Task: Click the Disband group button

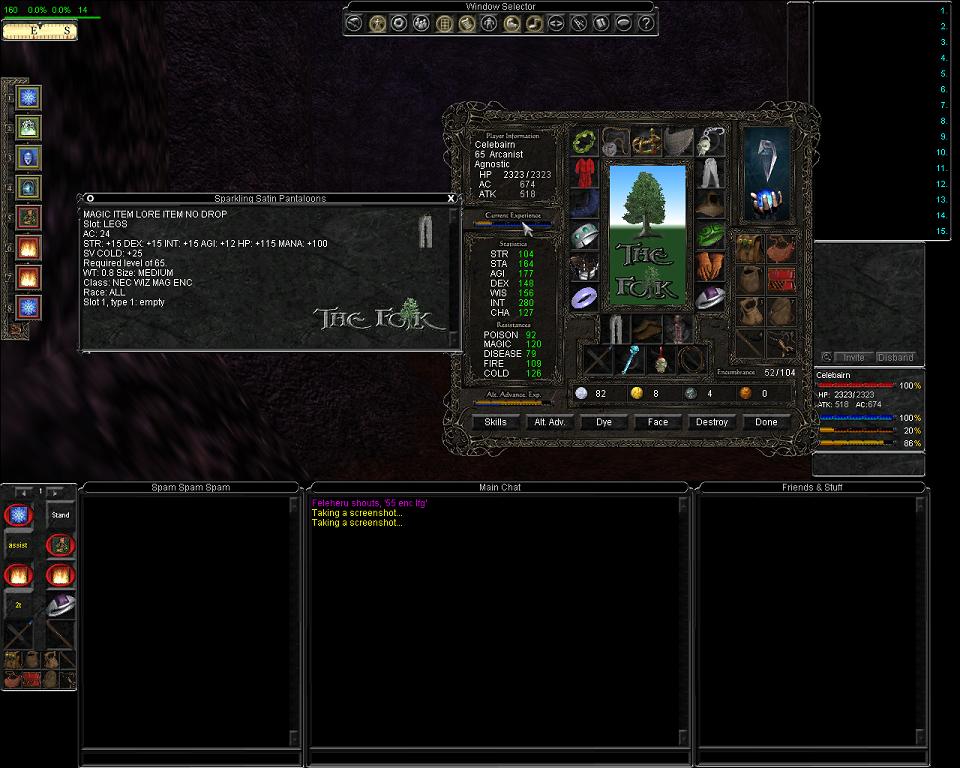Action: (x=895, y=357)
